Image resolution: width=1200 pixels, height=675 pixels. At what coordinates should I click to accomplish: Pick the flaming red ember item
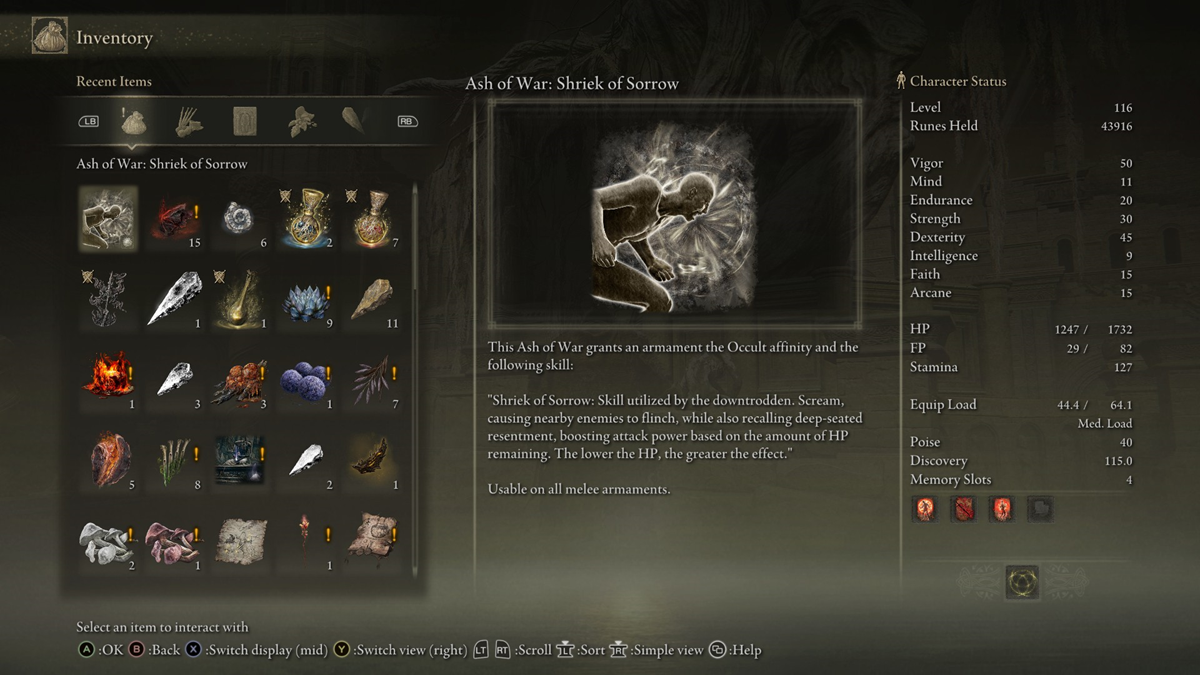pos(108,381)
